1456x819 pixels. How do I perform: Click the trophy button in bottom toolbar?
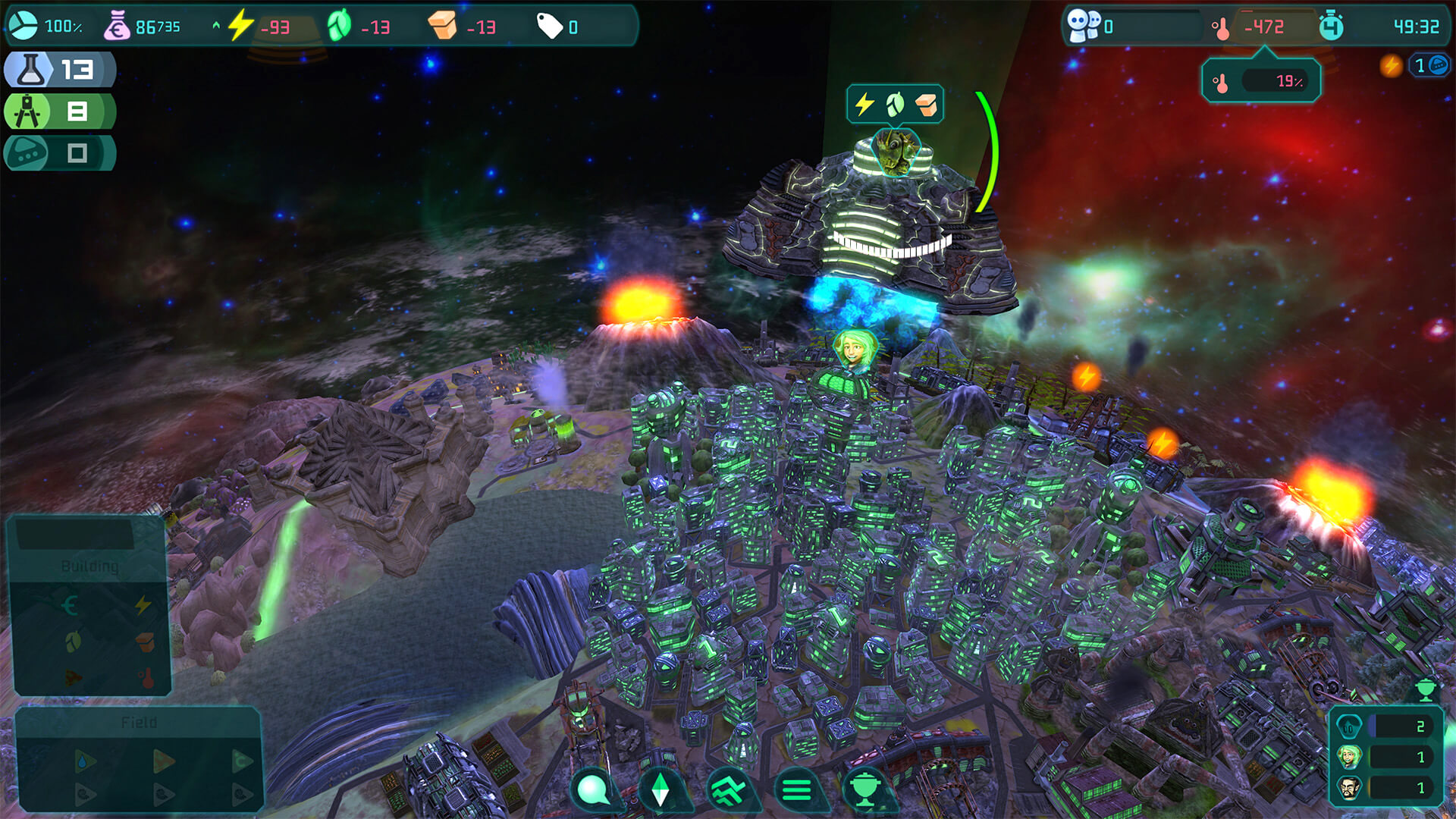point(864,790)
